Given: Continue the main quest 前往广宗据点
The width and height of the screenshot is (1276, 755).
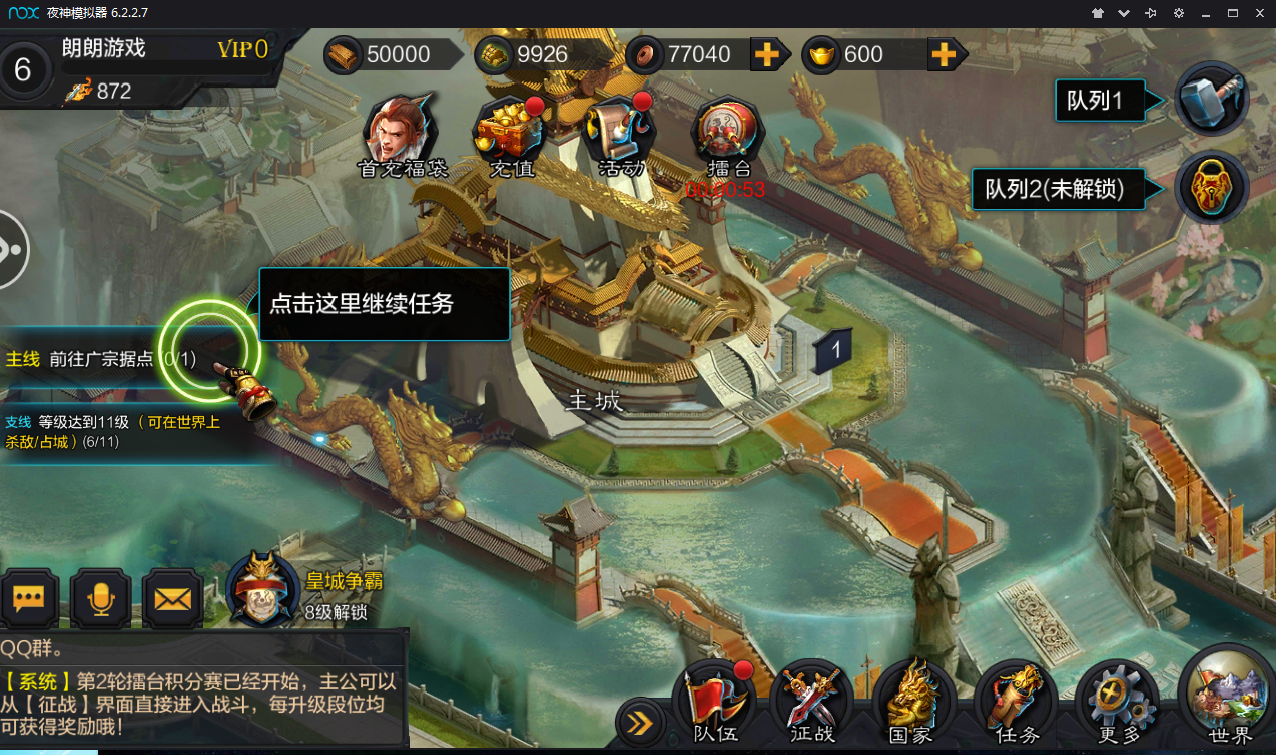Looking at the screenshot, I should click(x=100, y=359).
